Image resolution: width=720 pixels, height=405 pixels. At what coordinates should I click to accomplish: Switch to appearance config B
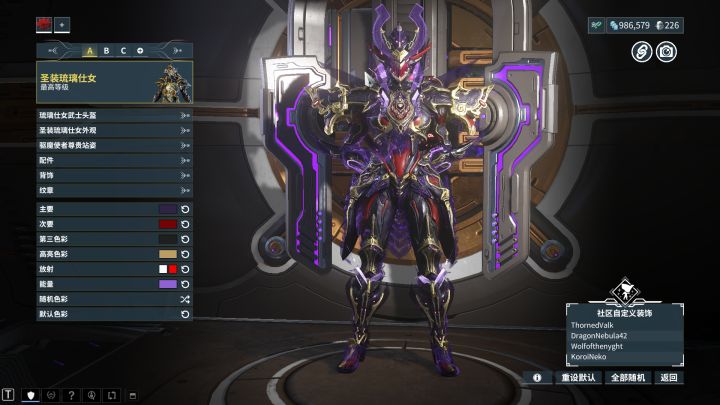coord(107,50)
